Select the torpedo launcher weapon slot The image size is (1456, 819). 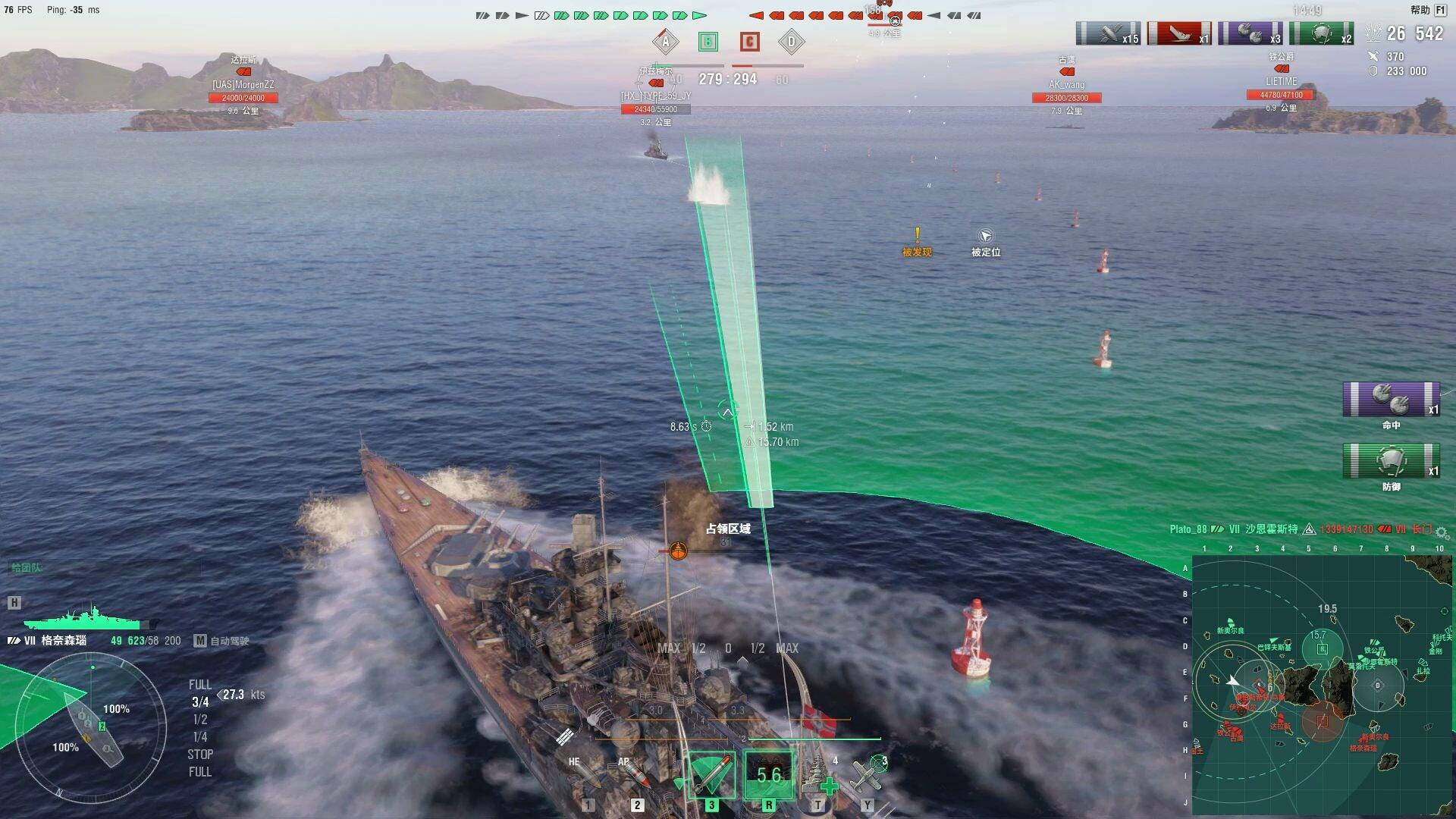point(711,775)
